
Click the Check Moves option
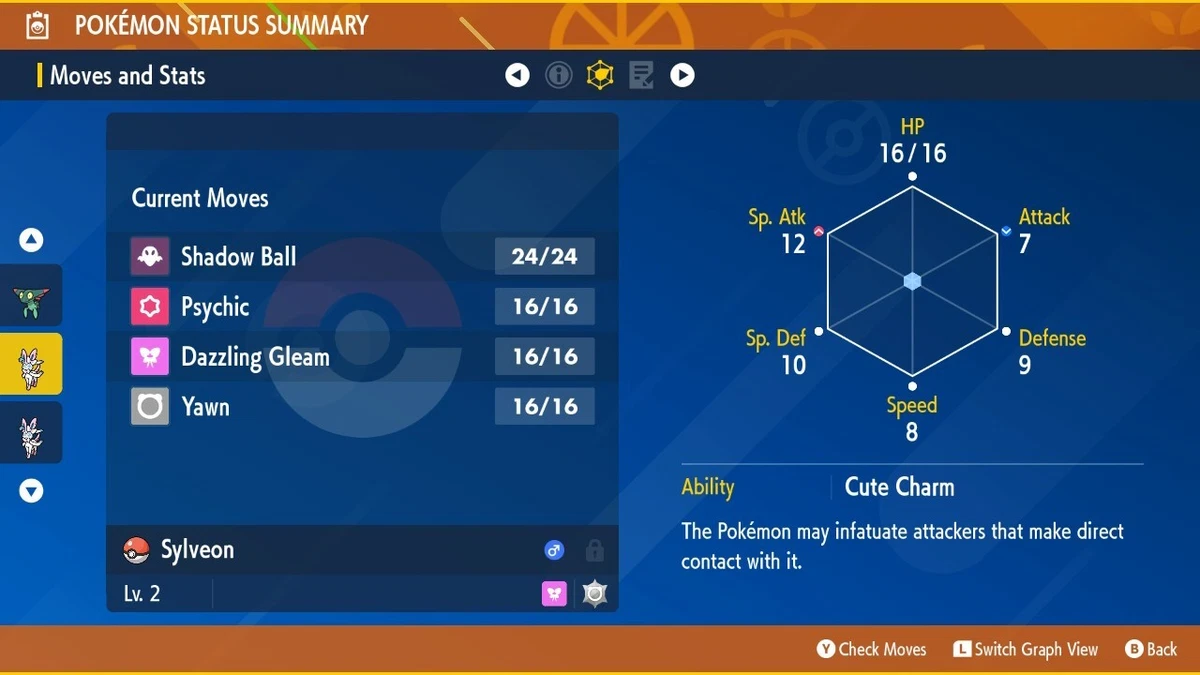[x=872, y=650]
